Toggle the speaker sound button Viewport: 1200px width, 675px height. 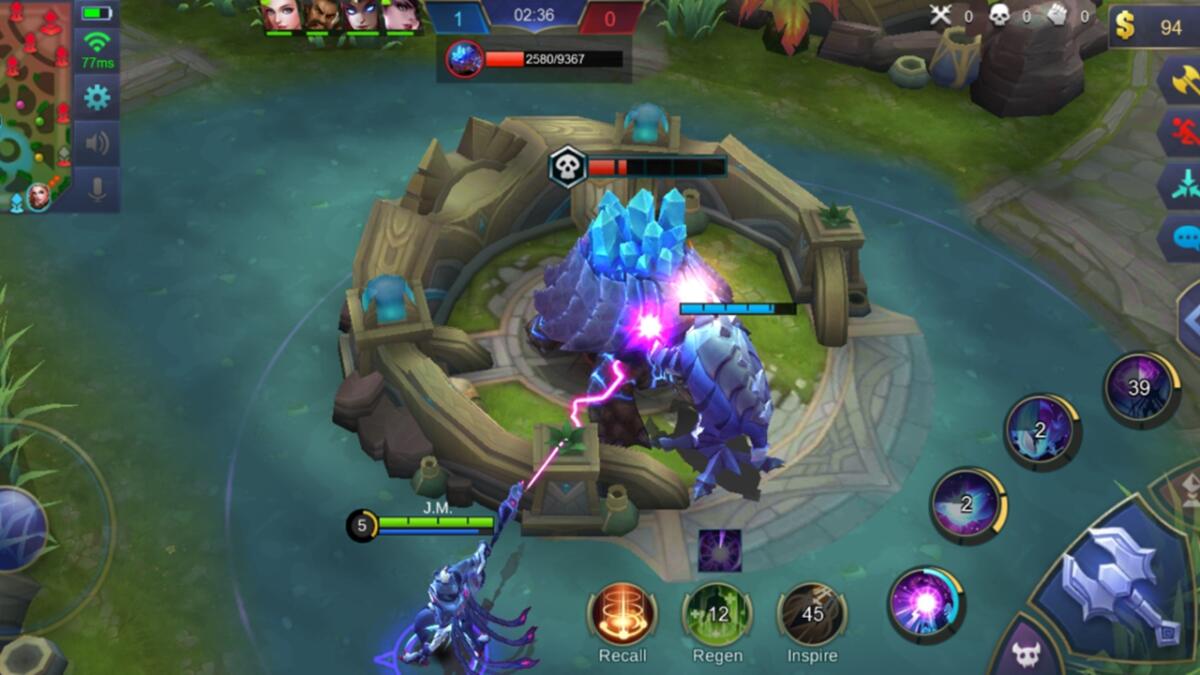pyautogui.click(x=97, y=143)
